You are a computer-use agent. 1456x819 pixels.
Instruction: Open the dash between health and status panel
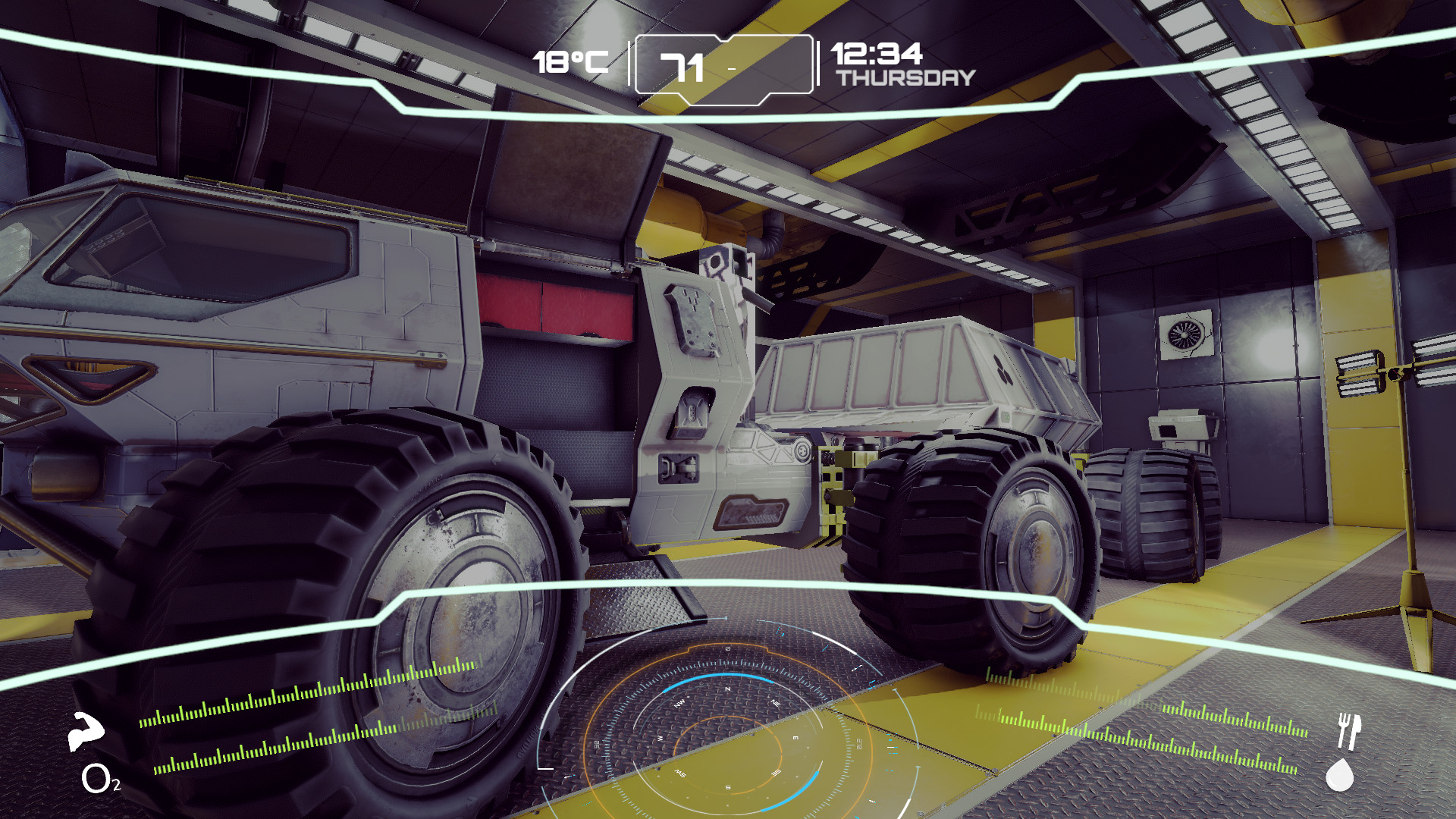click(730, 67)
